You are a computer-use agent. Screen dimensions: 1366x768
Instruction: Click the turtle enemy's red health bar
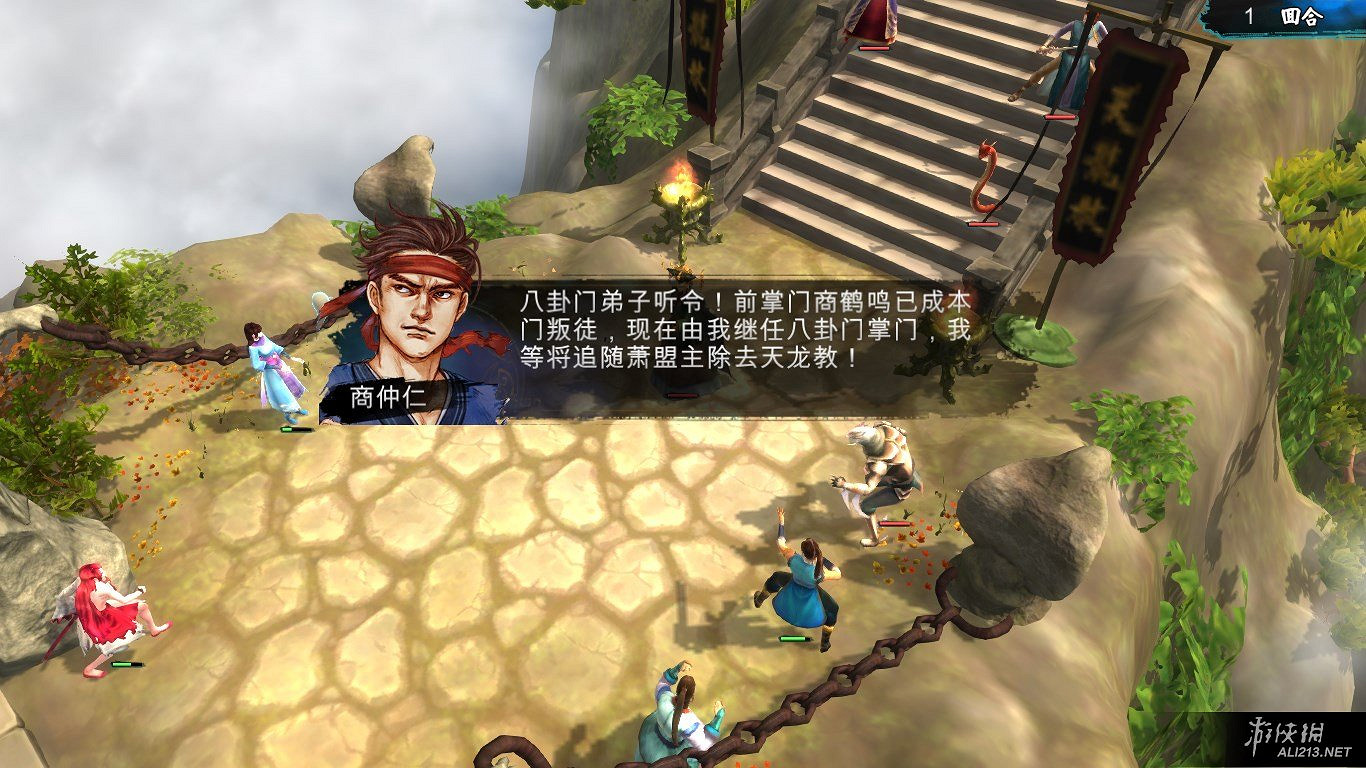(x=897, y=523)
